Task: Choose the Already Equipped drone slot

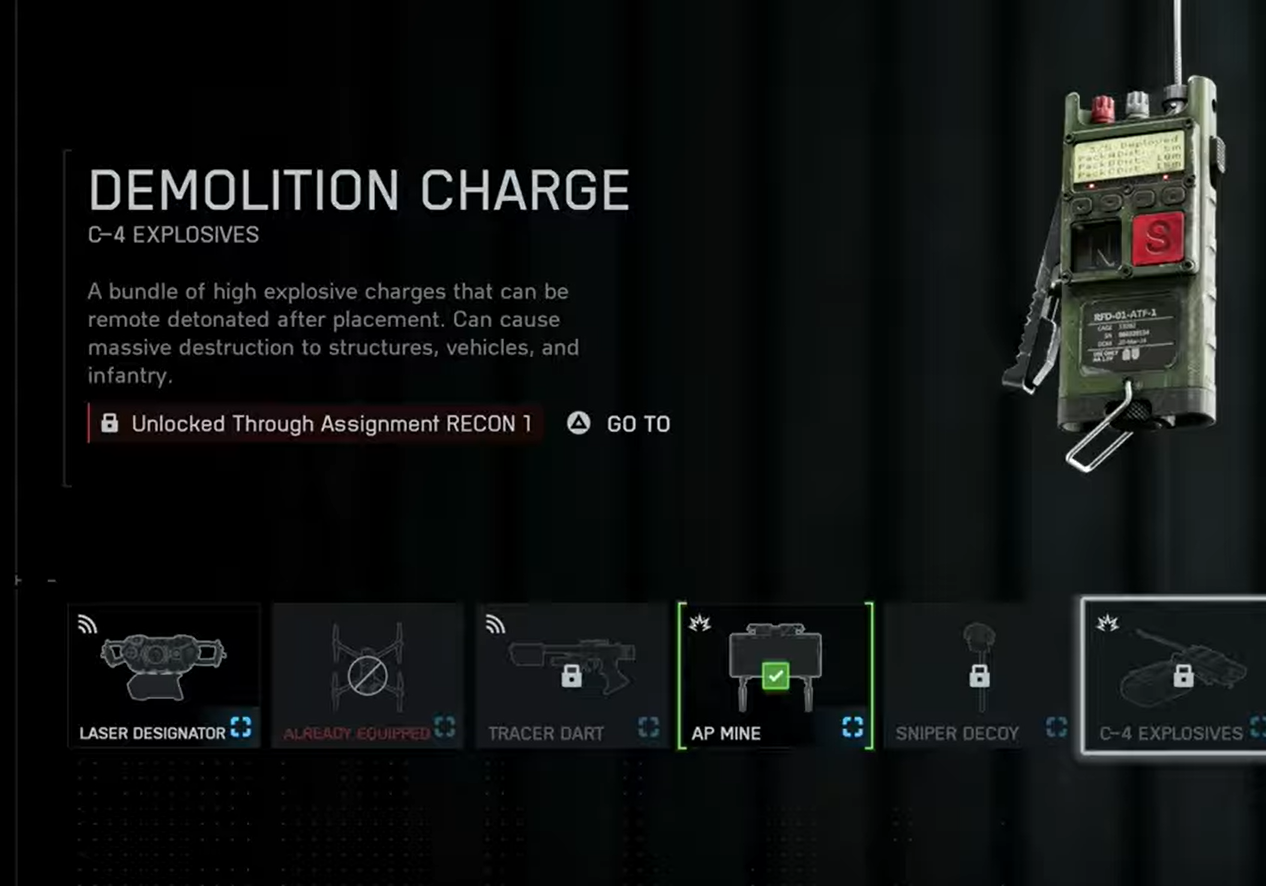Action: (367, 675)
